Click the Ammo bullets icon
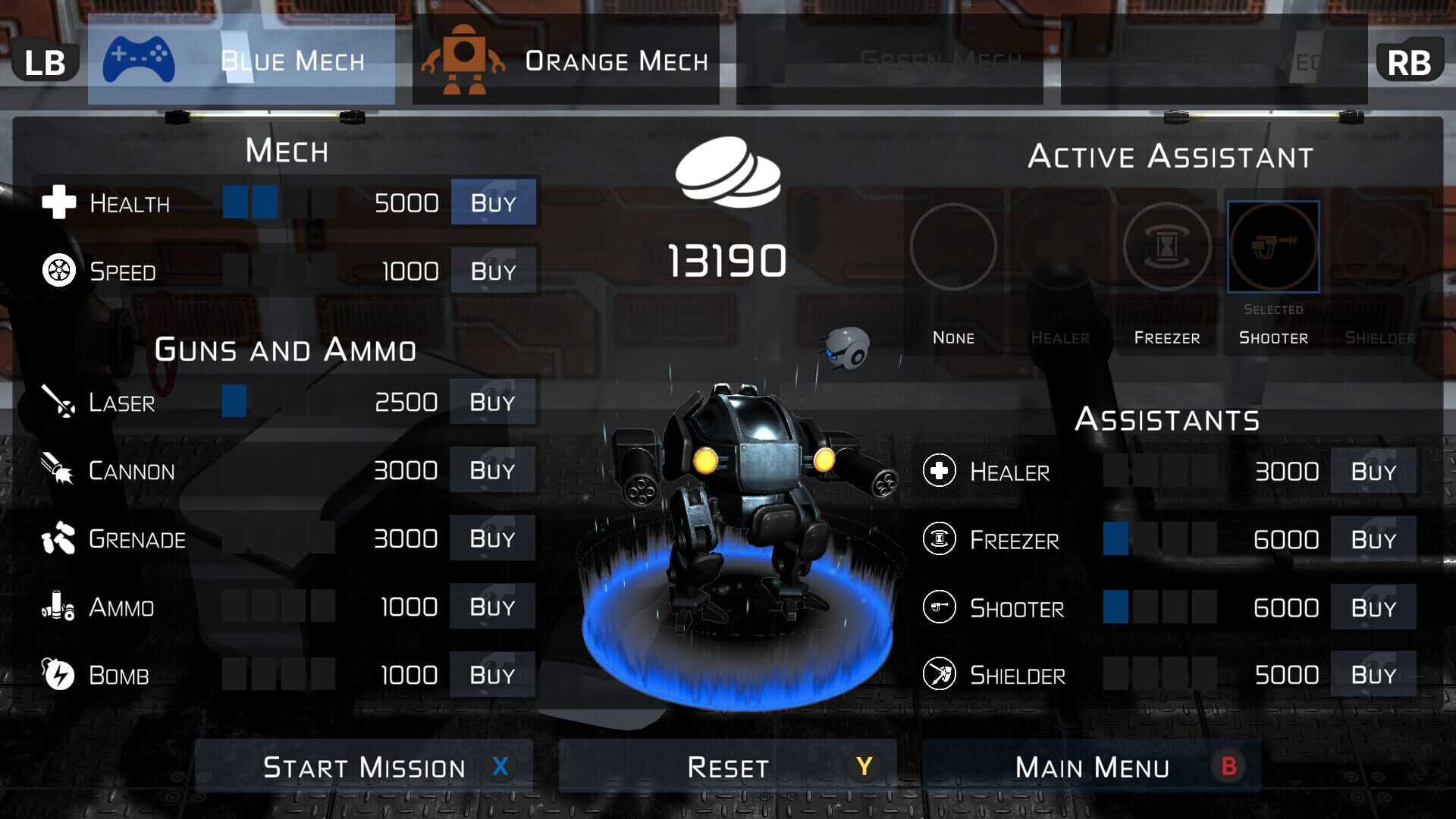Viewport: 1456px width, 819px height. click(x=59, y=607)
